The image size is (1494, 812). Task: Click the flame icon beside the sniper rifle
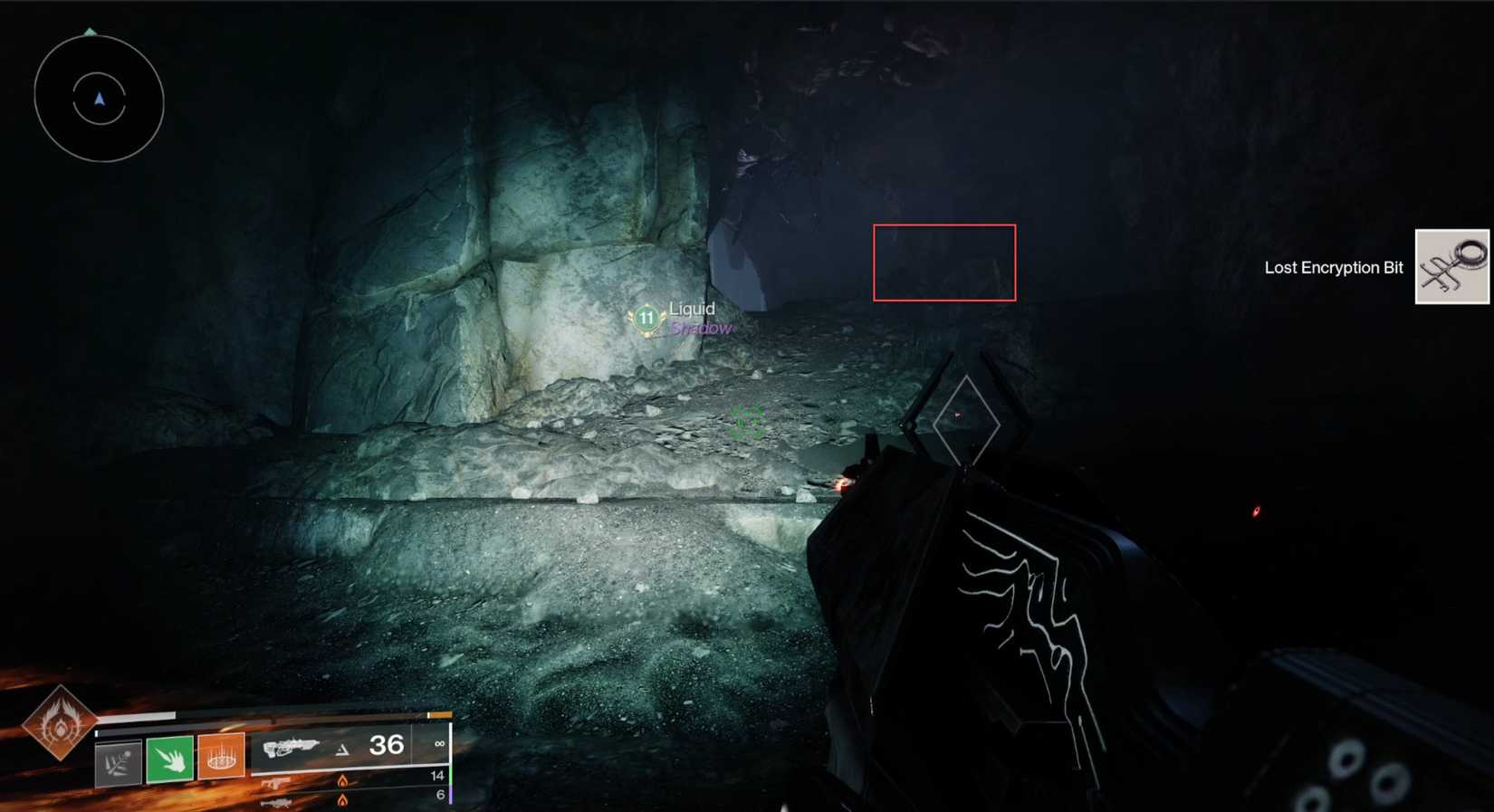point(343,802)
